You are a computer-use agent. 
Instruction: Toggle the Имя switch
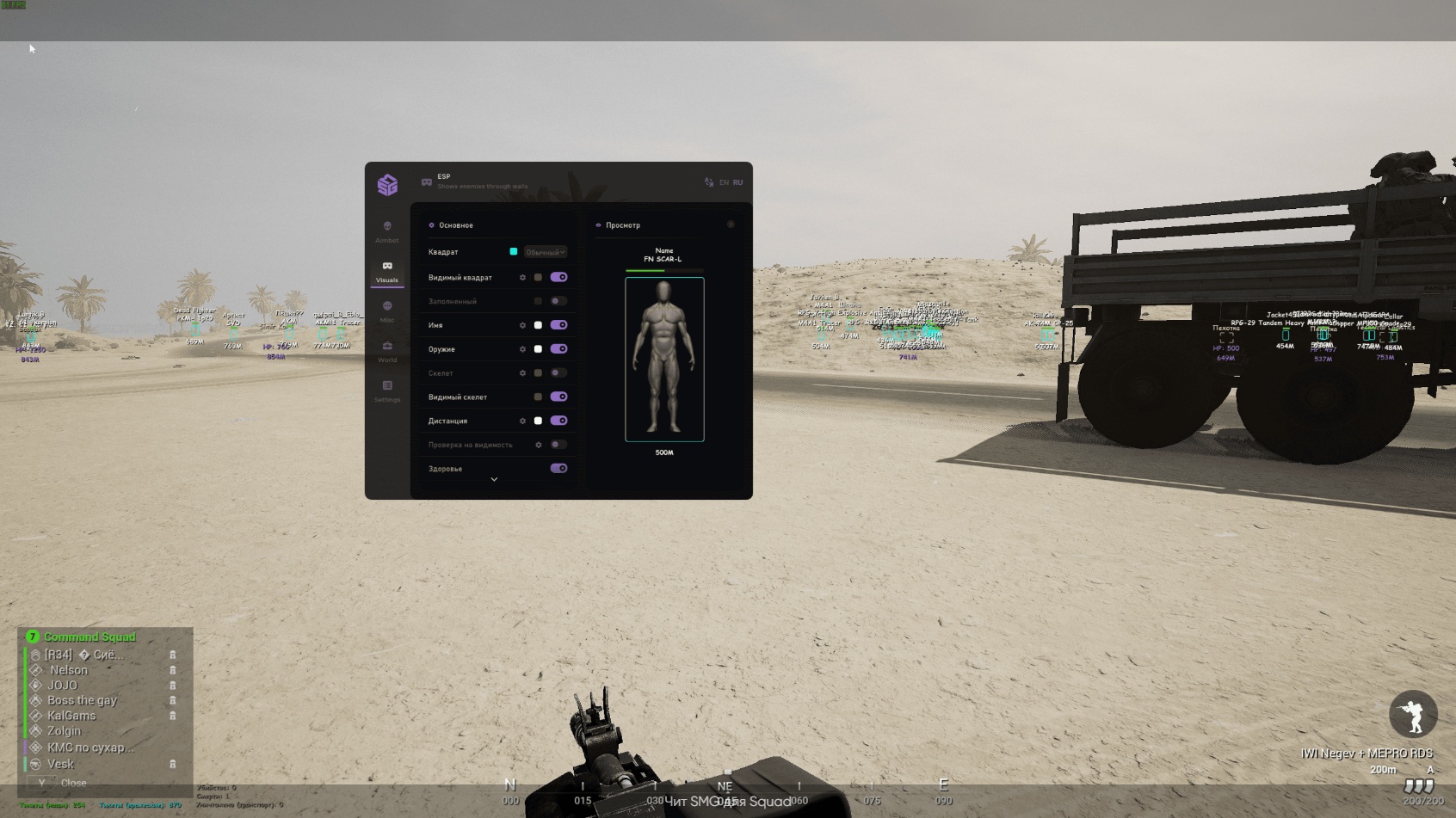click(x=558, y=325)
